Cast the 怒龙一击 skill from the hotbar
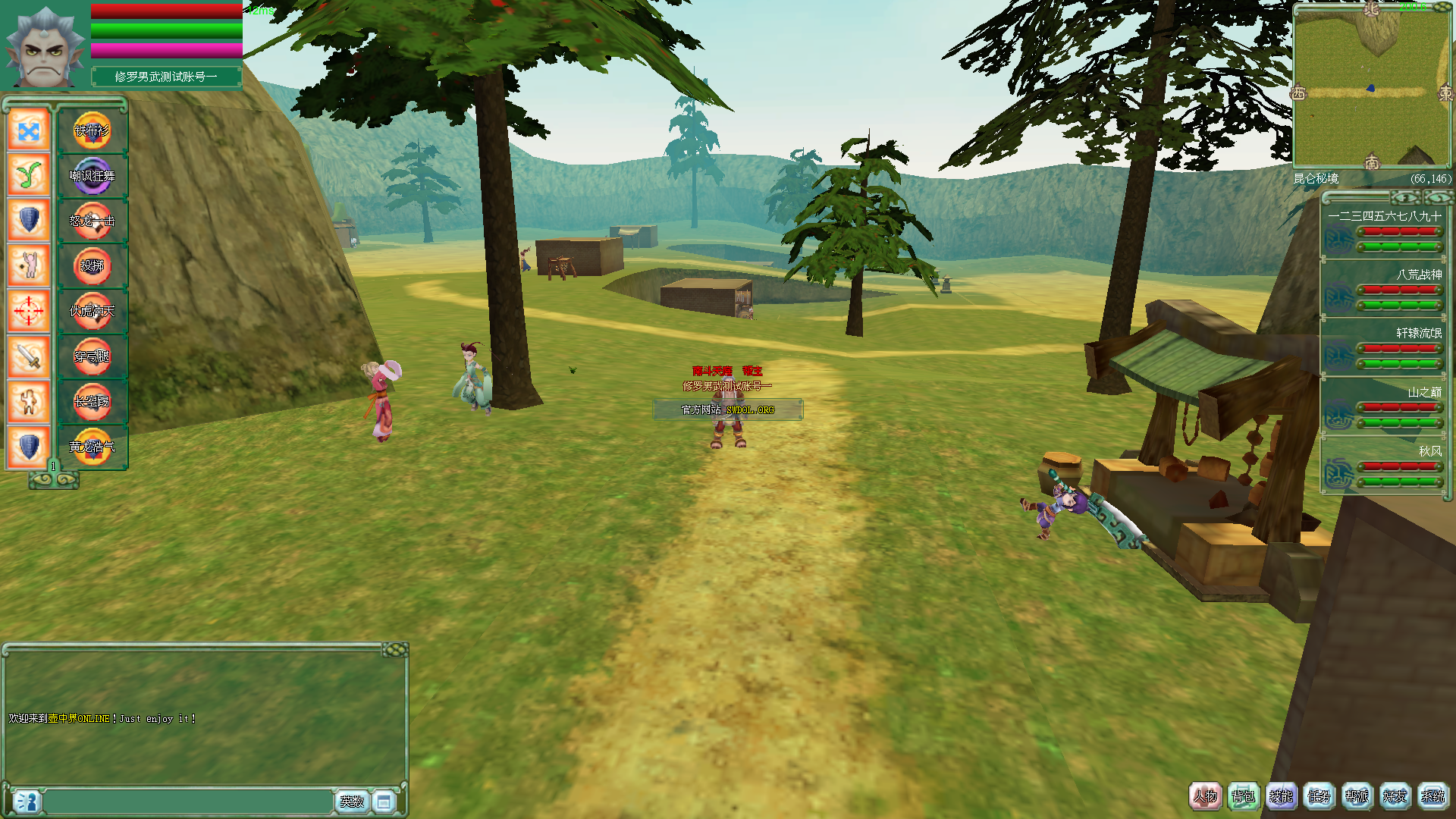 (93, 221)
